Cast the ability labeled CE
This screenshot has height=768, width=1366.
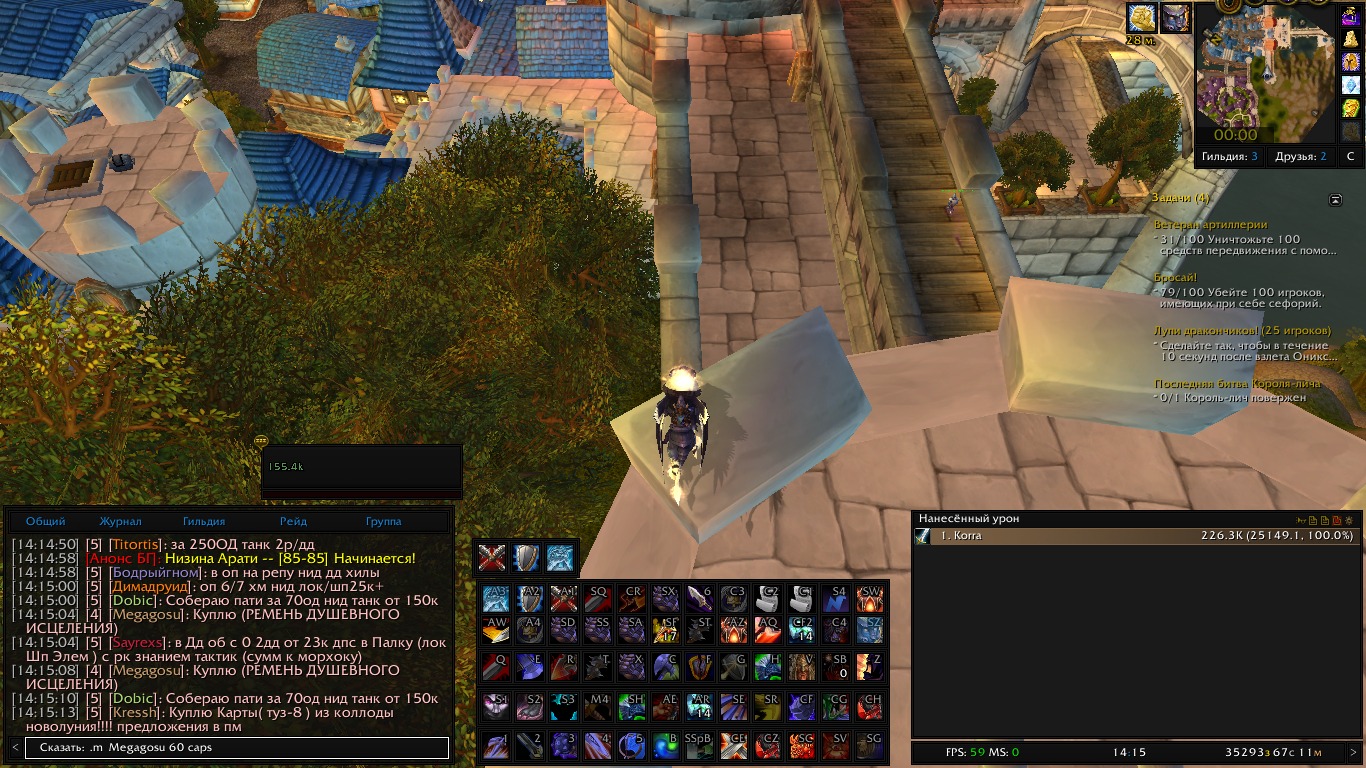[x=735, y=743]
